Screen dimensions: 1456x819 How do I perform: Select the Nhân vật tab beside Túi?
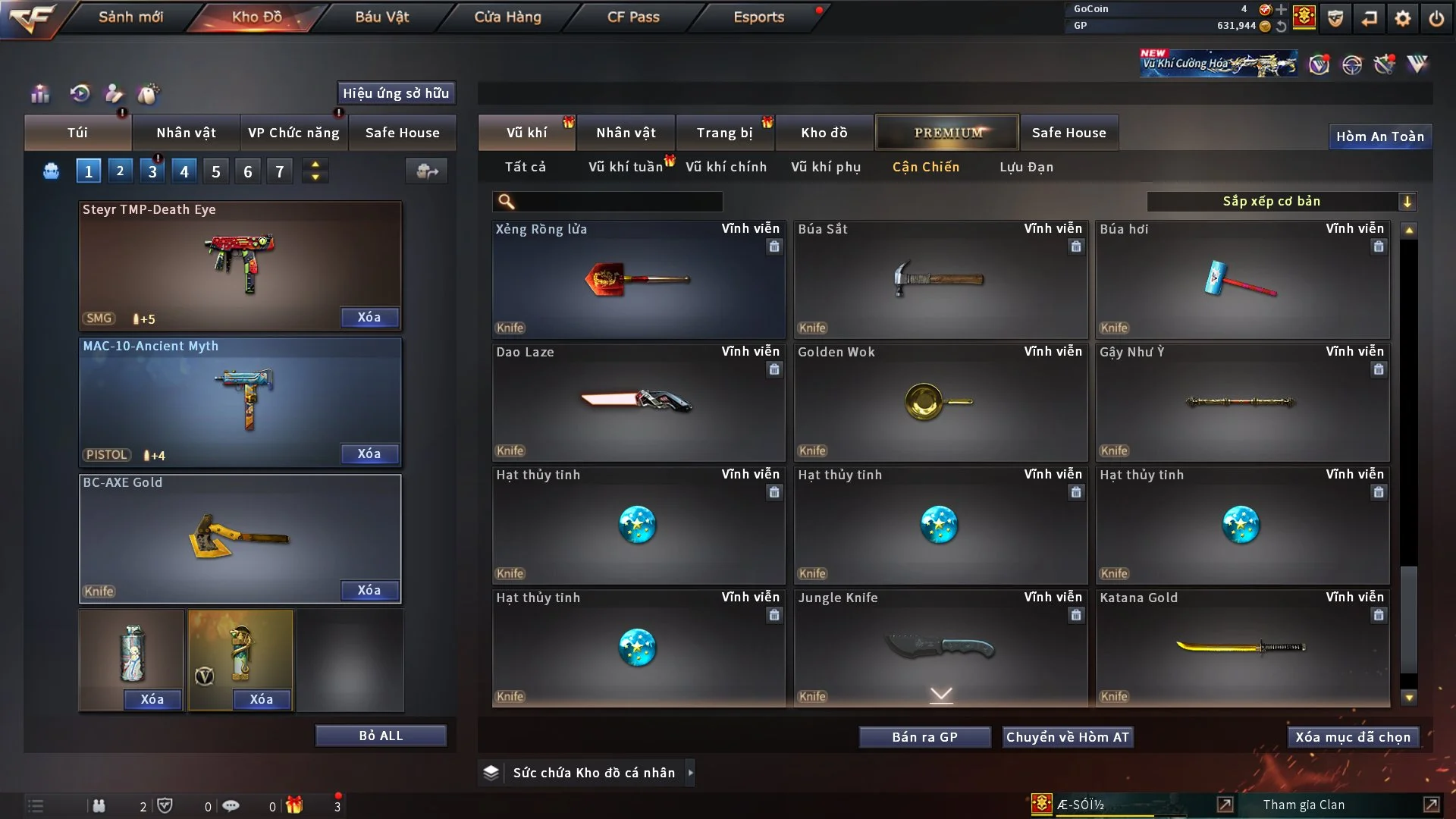point(186,133)
